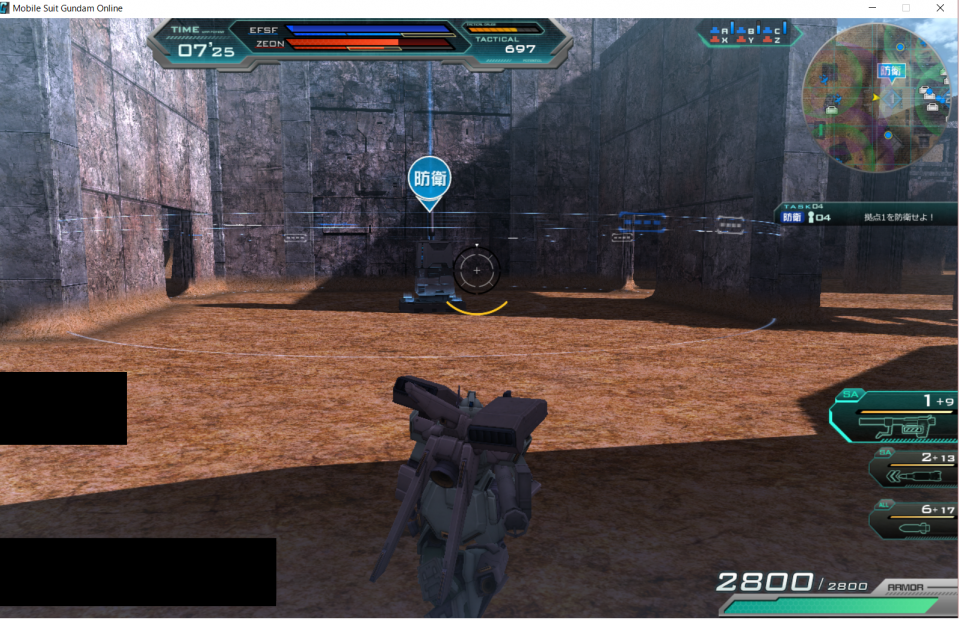
Task: Choose the third weapon slot showing 6+17
Action: (912, 519)
